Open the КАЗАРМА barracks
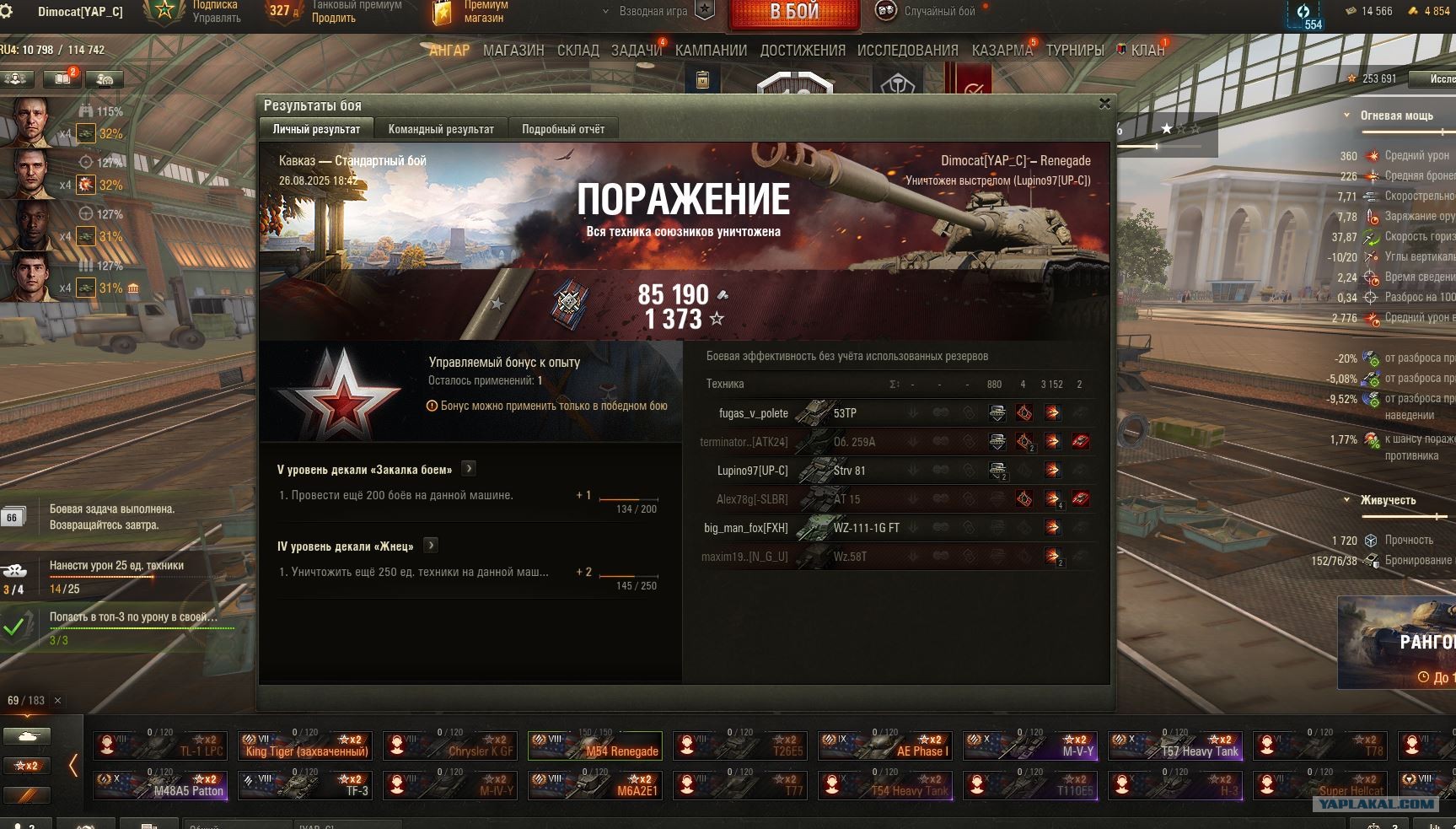This screenshot has width=1456, height=829. (1002, 51)
